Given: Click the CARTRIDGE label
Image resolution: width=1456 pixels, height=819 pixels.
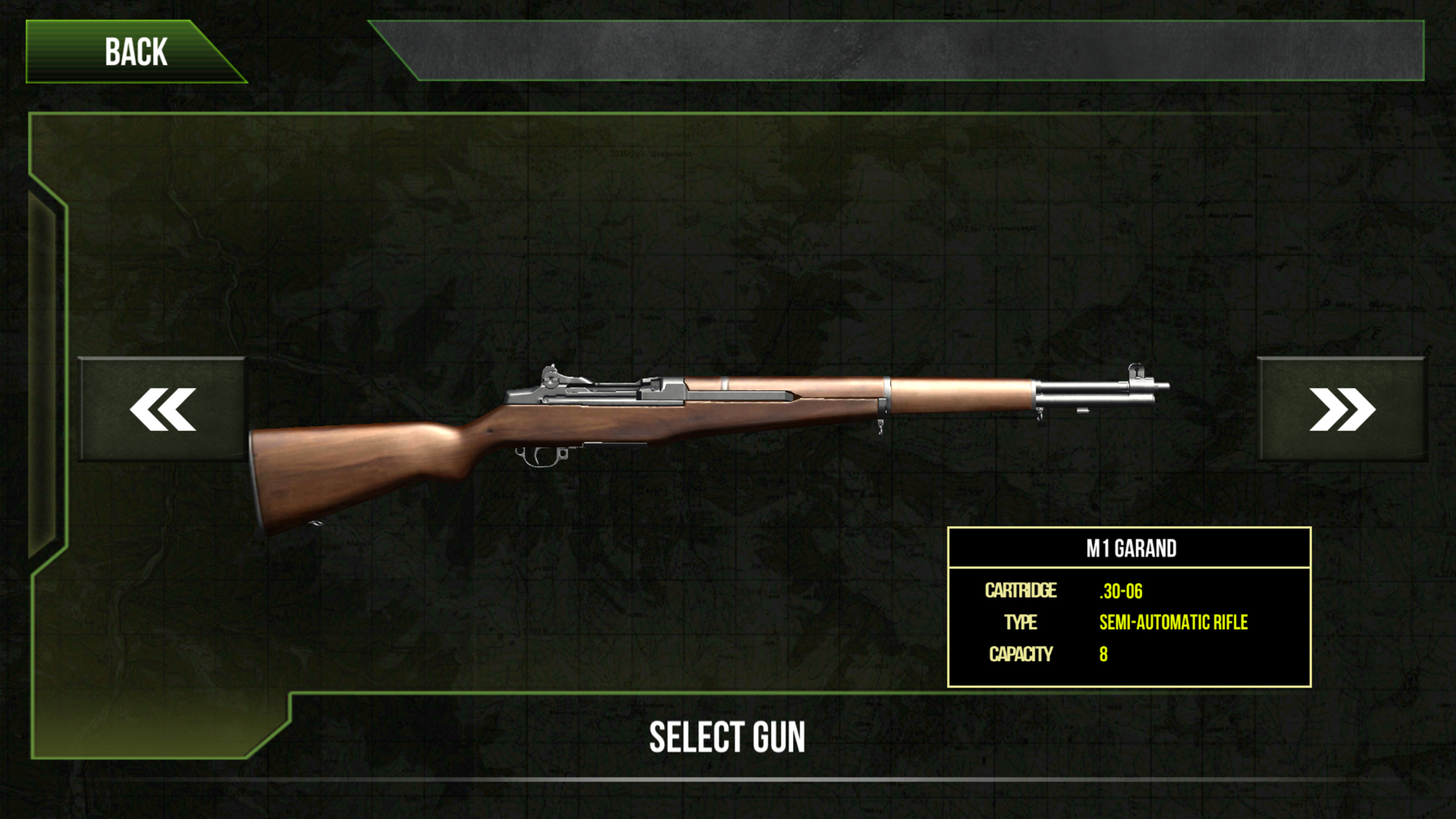Looking at the screenshot, I should click(x=1020, y=591).
